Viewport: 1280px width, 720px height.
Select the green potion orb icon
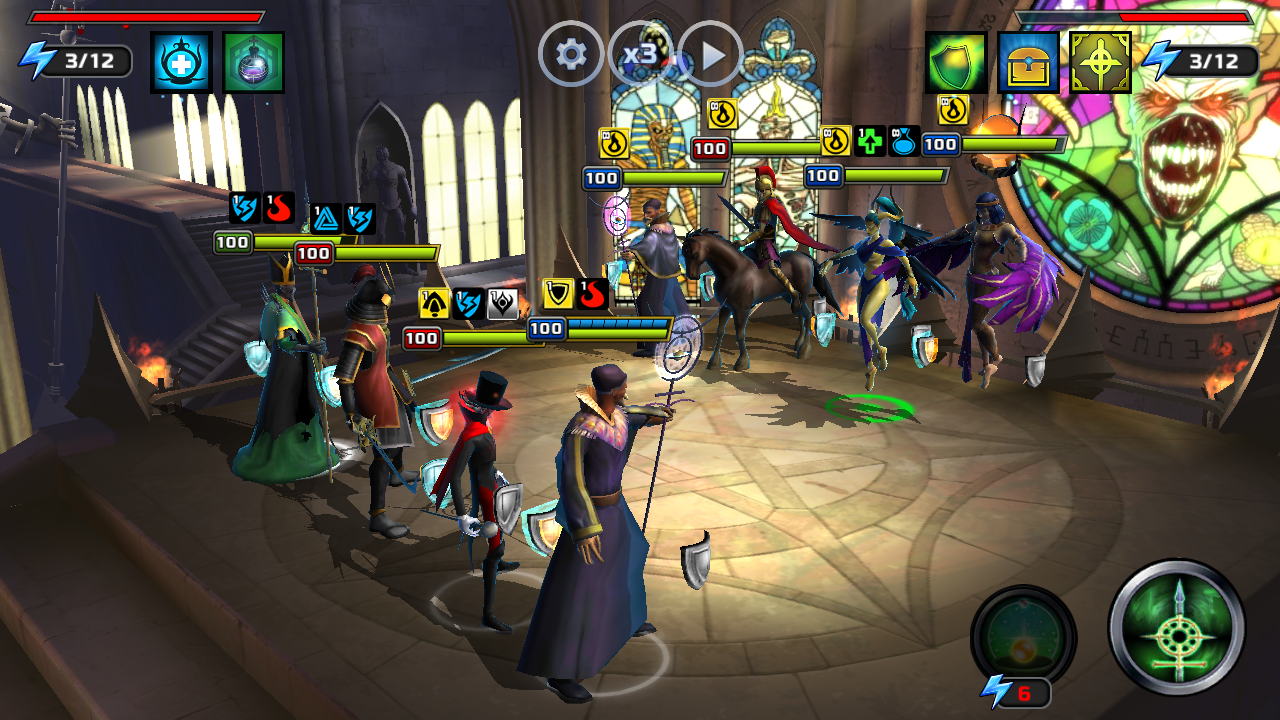click(x=253, y=62)
